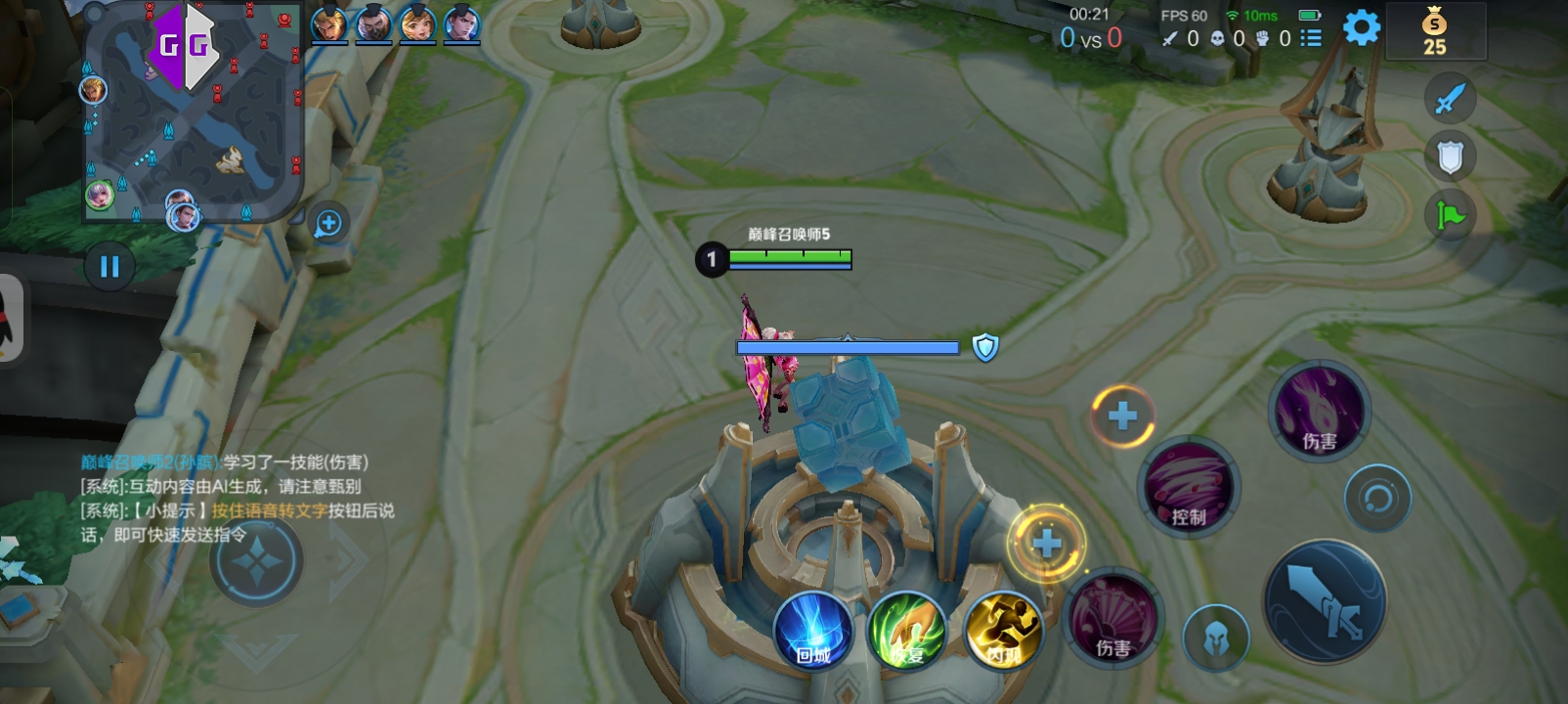Tap the pause button
Viewport: 1568px width, 704px height.
109,266
